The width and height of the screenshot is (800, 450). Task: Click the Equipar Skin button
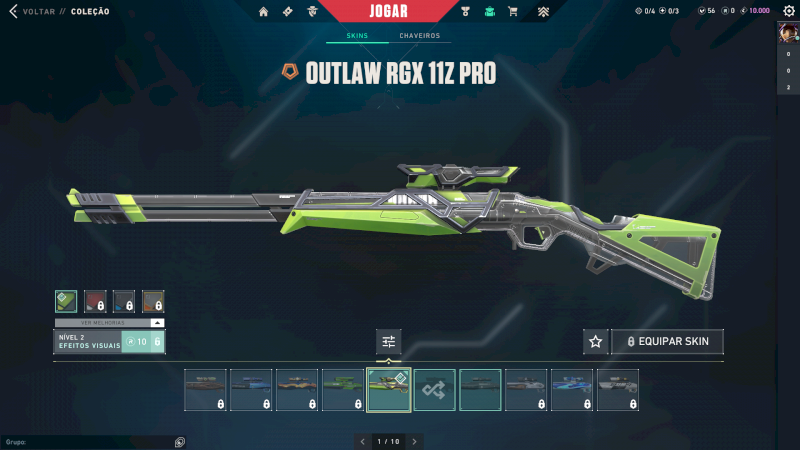667,342
